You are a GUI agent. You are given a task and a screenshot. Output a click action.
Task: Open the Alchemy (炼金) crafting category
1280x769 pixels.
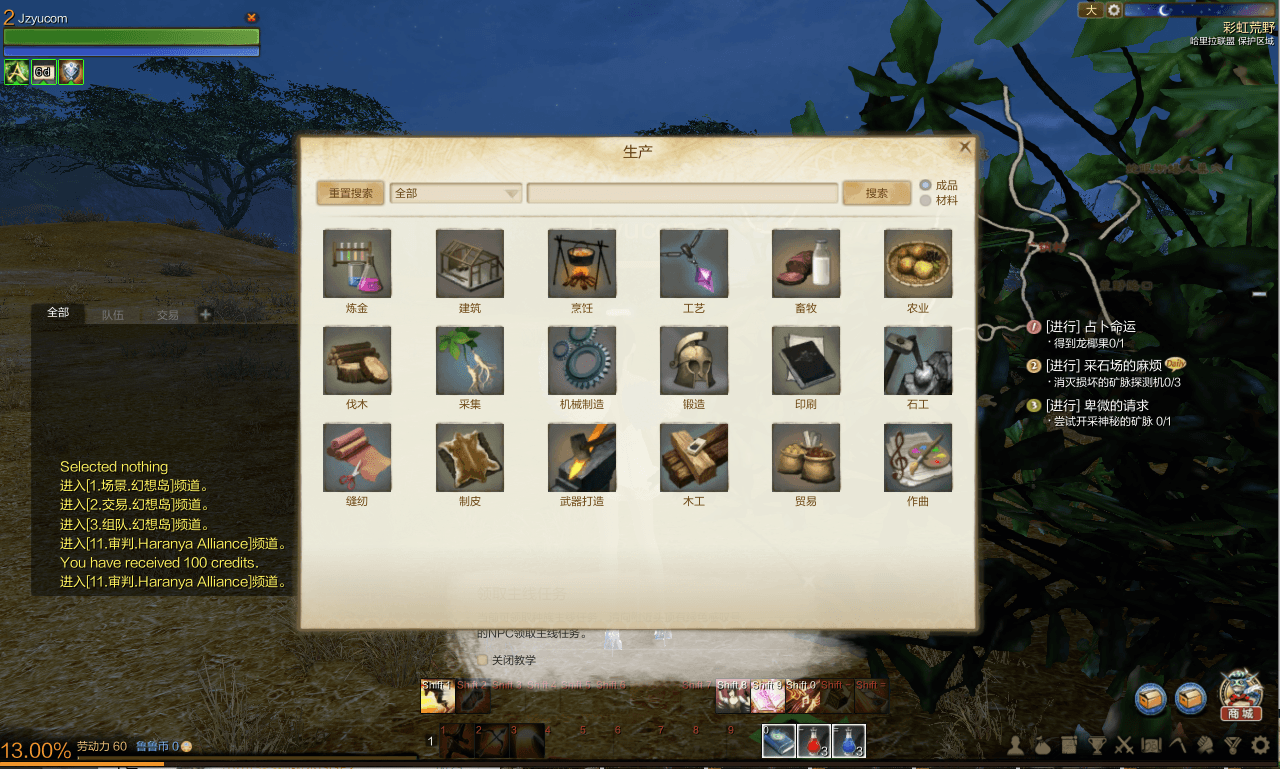coord(356,264)
